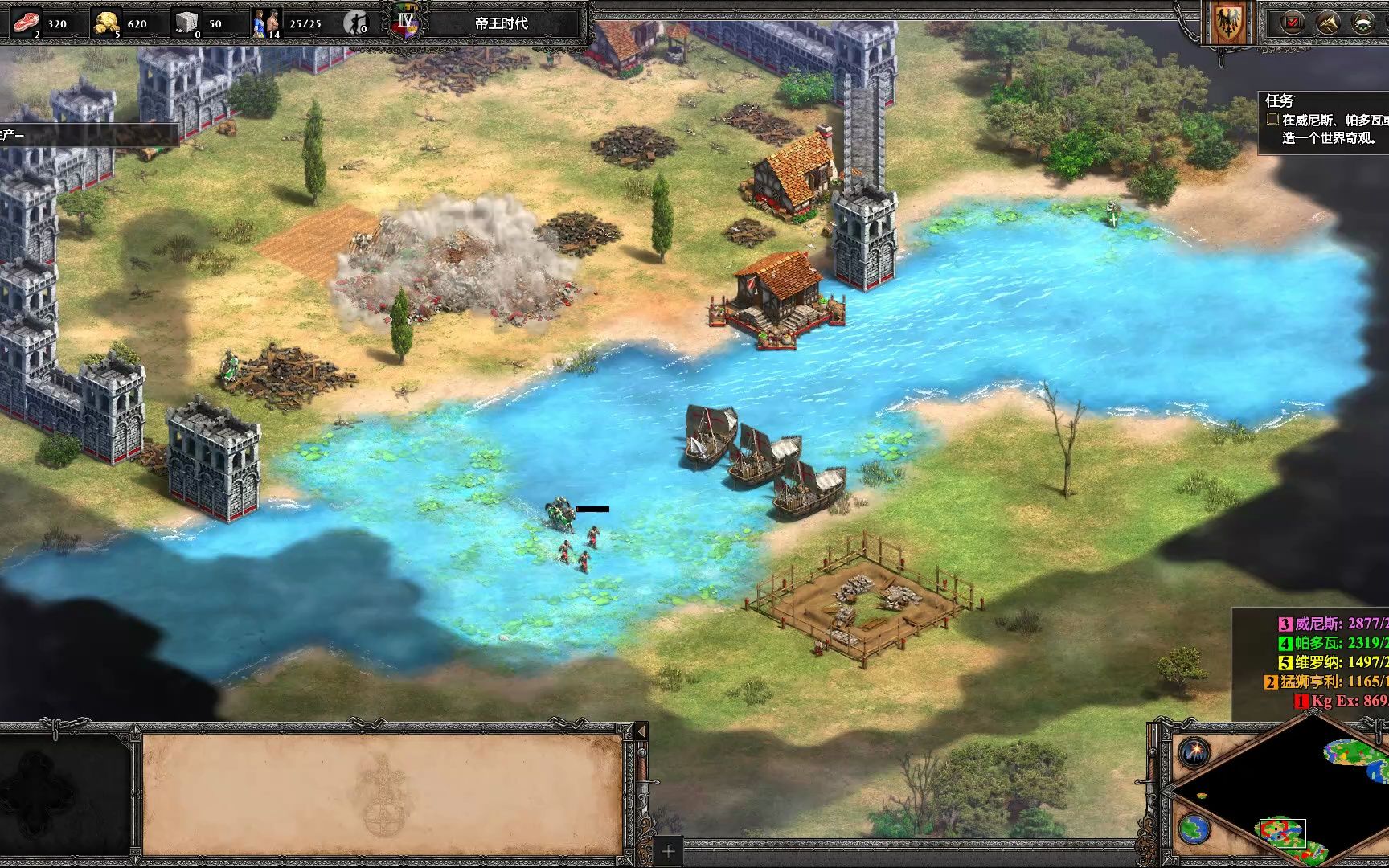Click the gold resource icon

point(107,22)
